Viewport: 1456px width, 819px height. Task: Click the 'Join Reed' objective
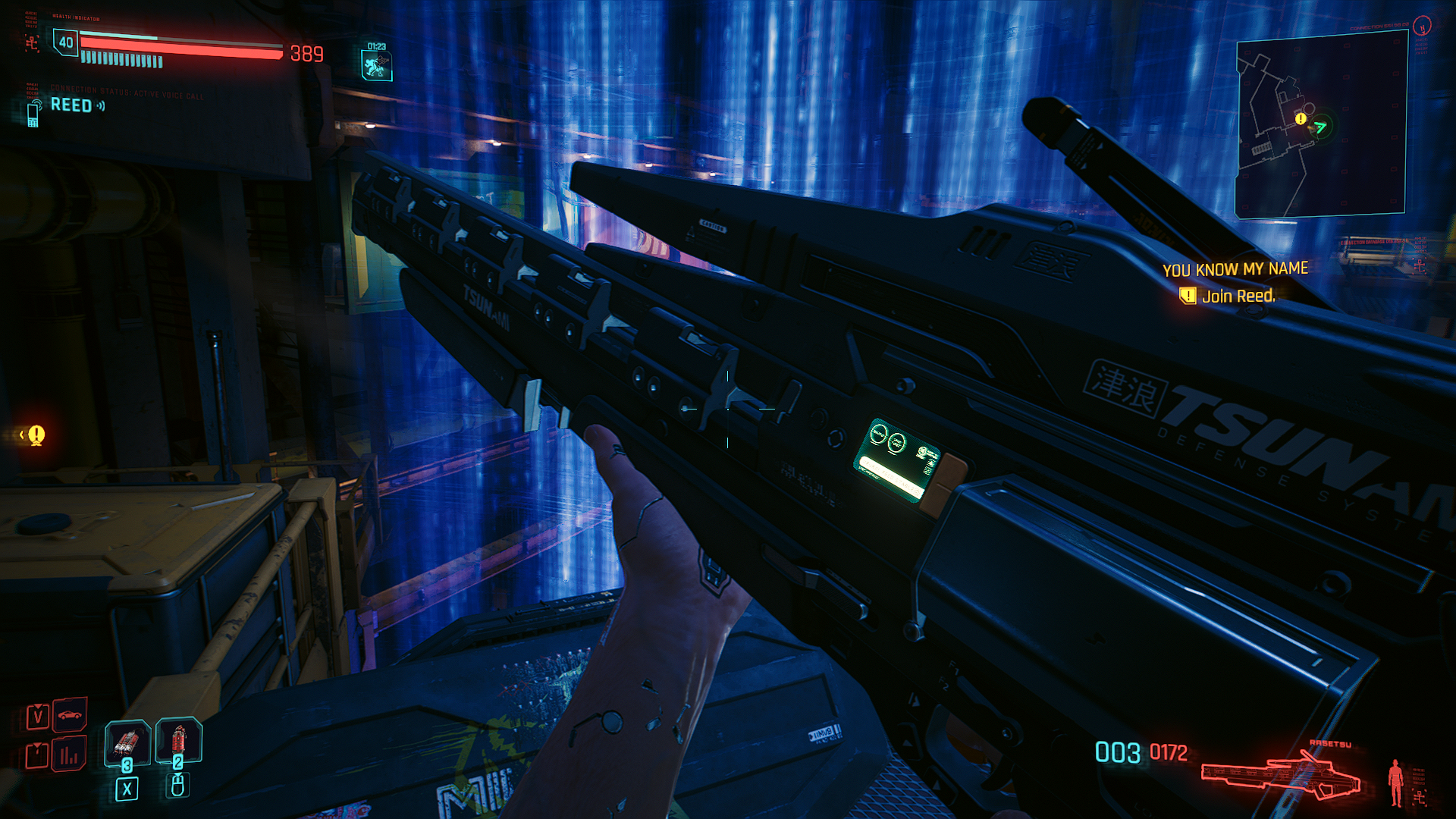[1238, 297]
